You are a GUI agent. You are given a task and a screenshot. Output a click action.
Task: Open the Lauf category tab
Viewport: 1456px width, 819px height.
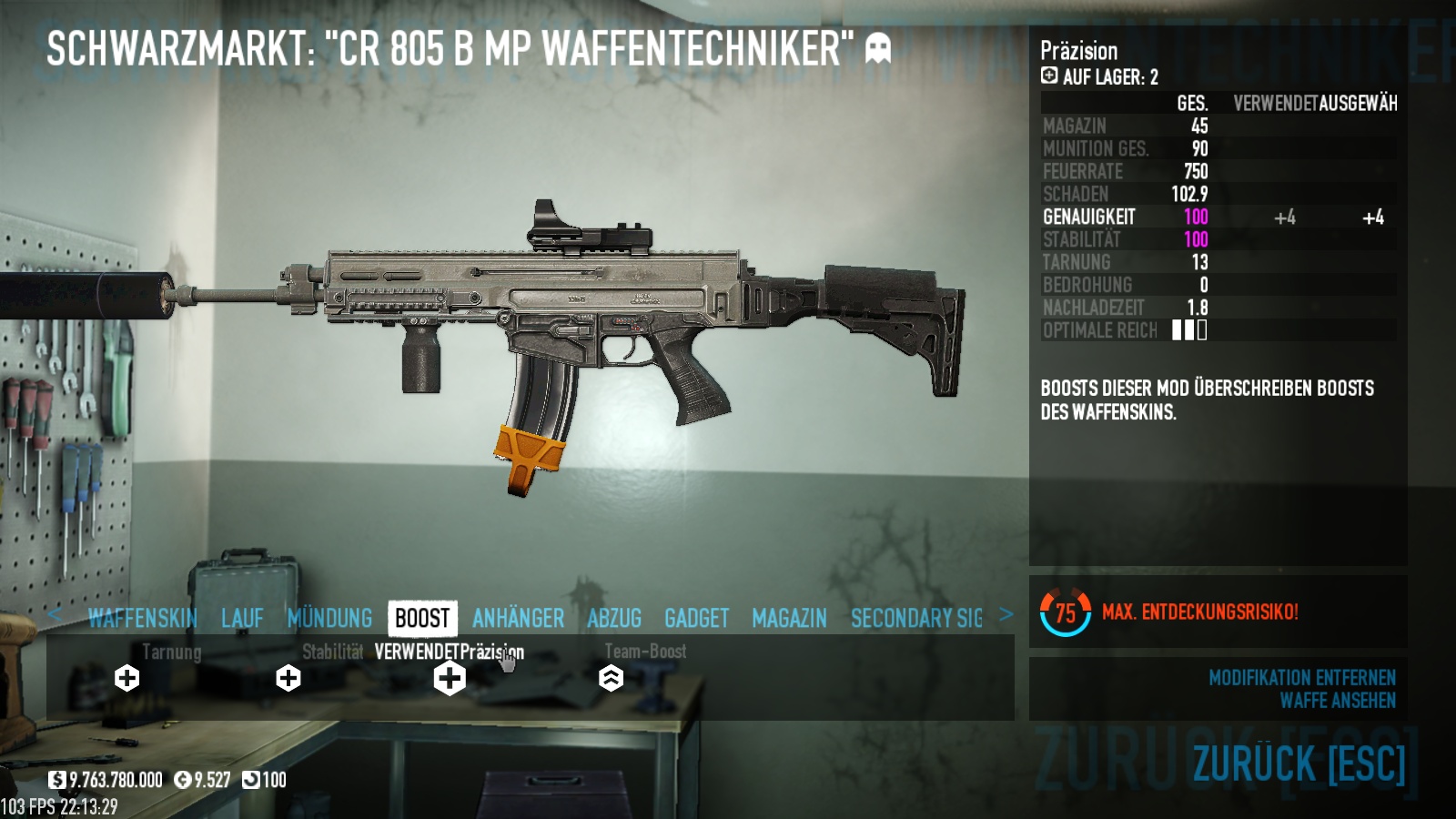pyautogui.click(x=242, y=619)
